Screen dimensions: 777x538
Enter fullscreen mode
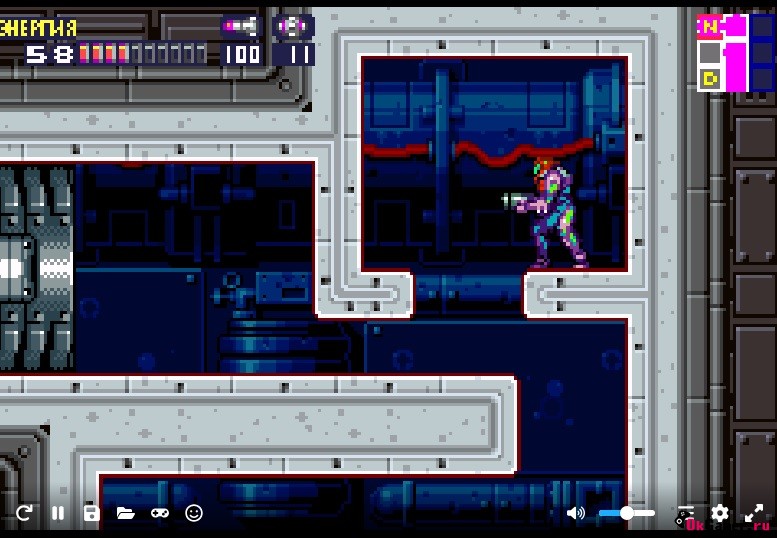[x=754, y=513]
